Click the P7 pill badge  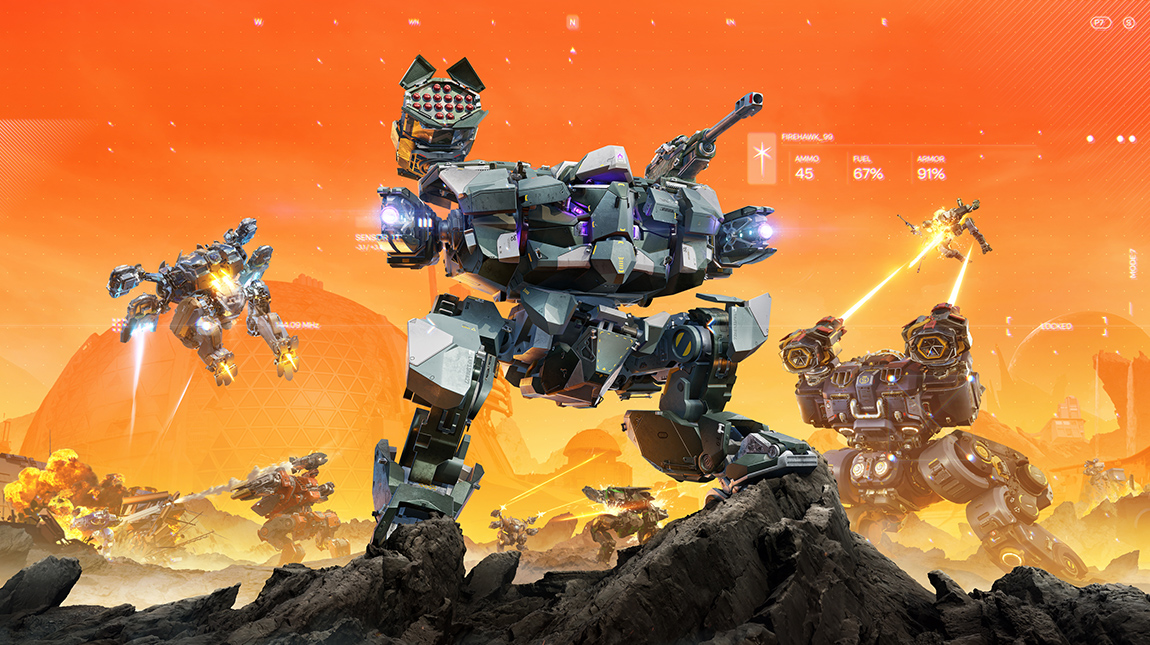coord(1101,22)
